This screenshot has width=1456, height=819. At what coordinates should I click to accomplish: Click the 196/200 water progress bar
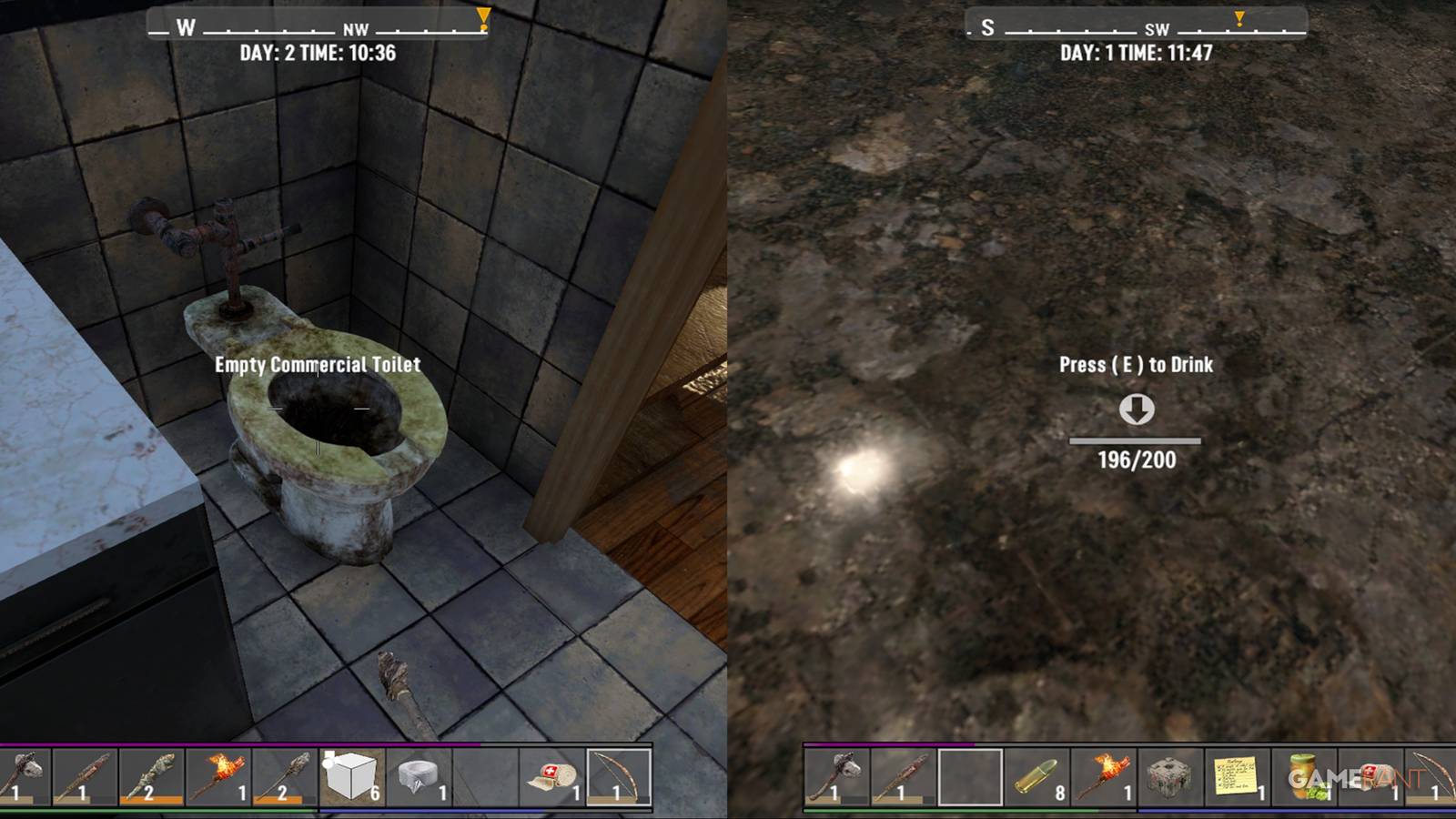coord(1135,450)
